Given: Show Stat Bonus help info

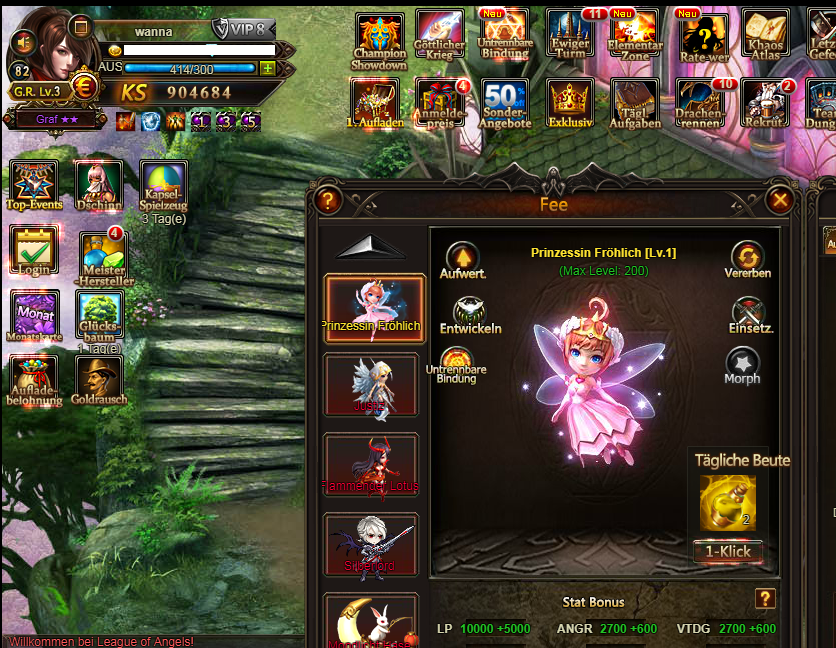Looking at the screenshot, I should click(765, 599).
